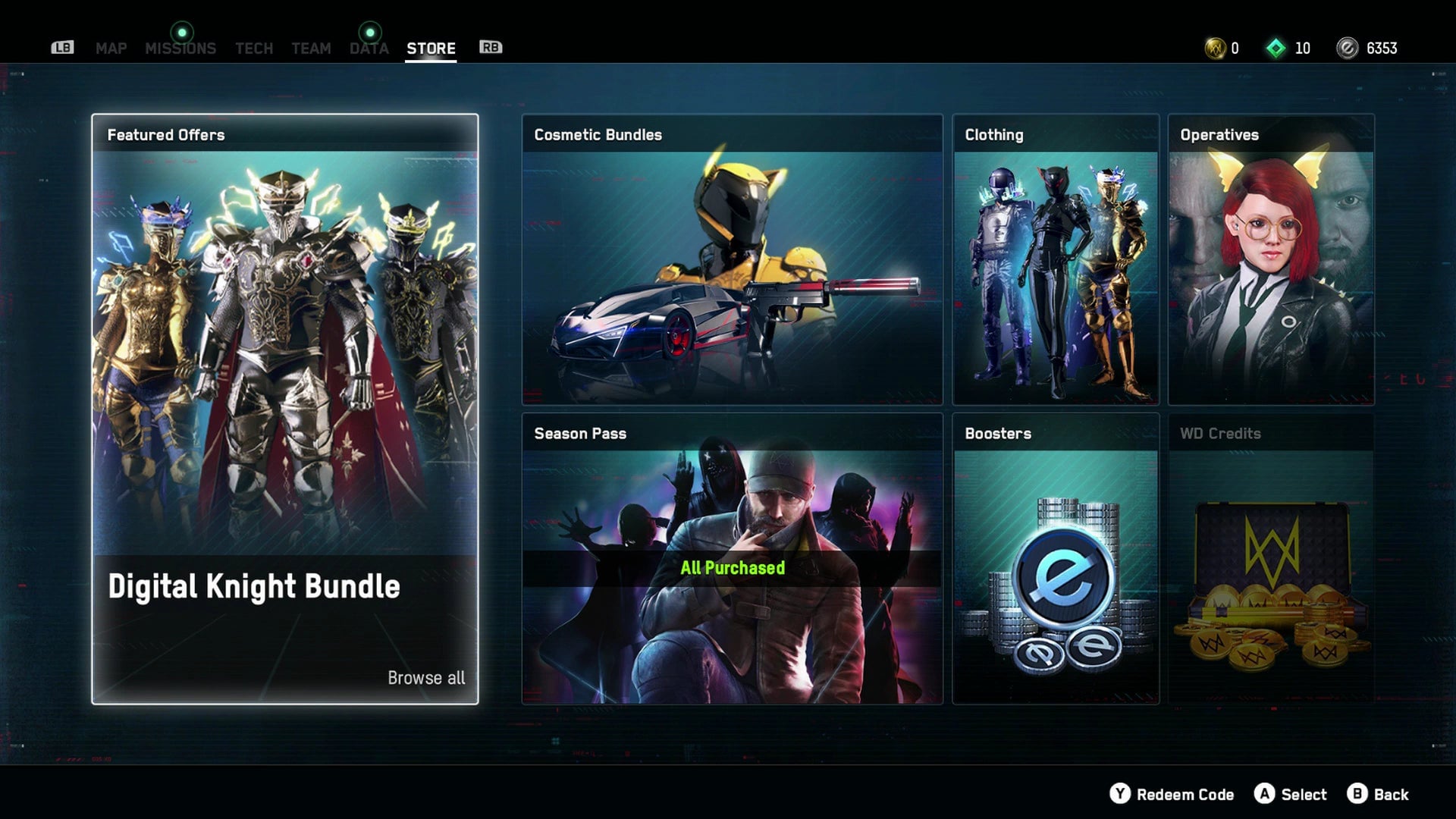
Task: Click the ETO credits icon showing 6353
Action: pyautogui.click(x=1347, y=48)
